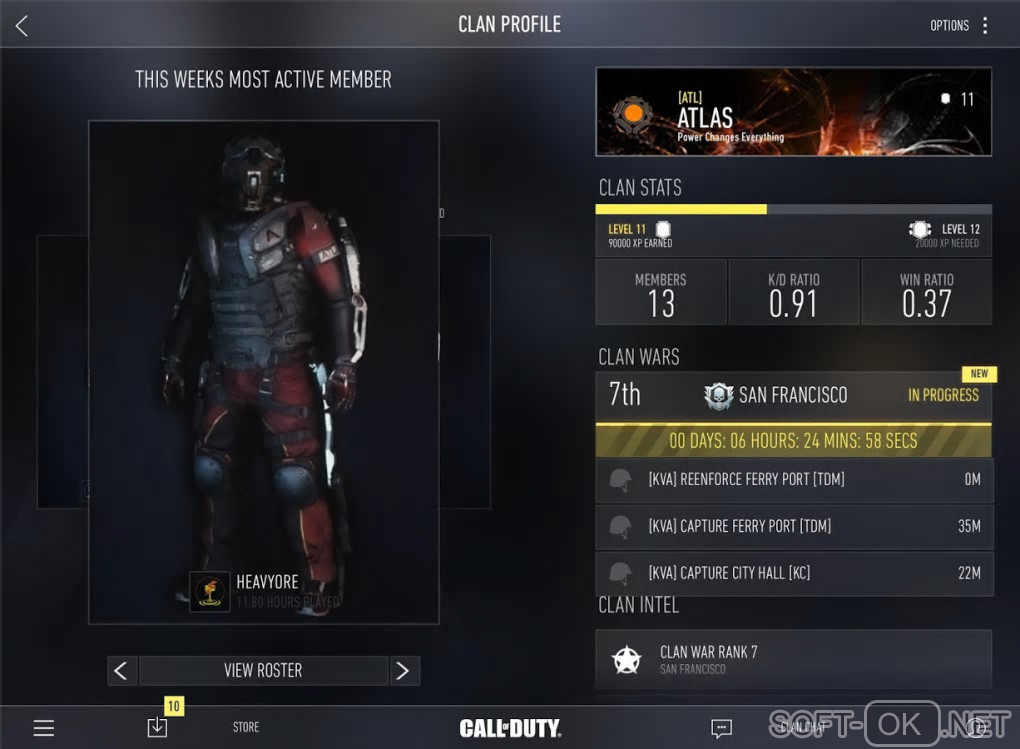Show the next clan member
Viewport: 1020px width, 749px height.
click(403, 670)
